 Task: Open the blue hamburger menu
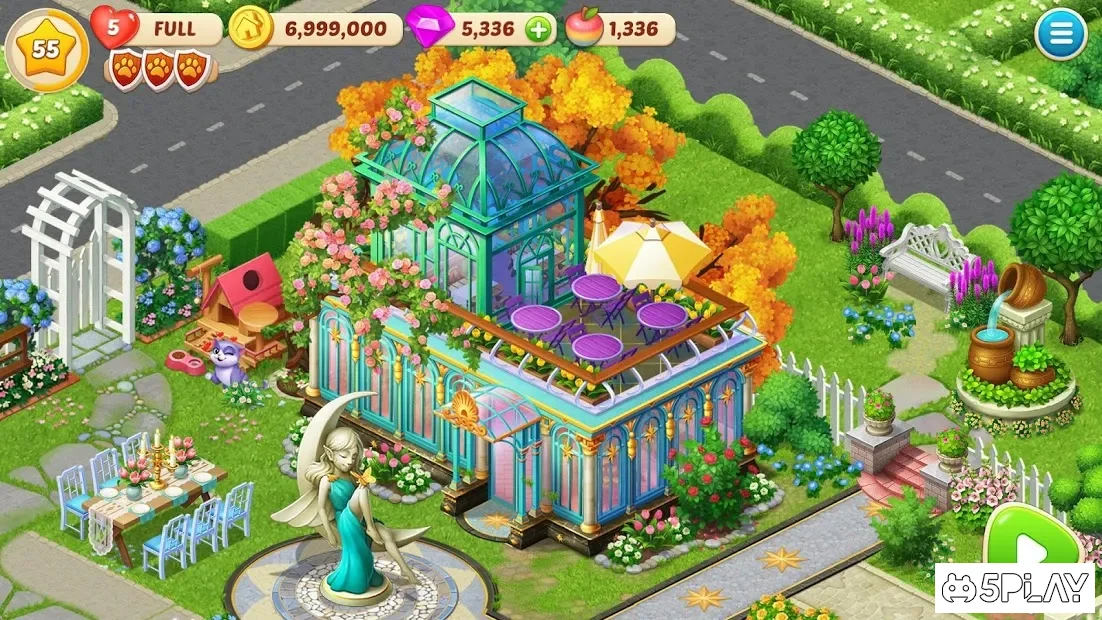[x=1060, y=37]
